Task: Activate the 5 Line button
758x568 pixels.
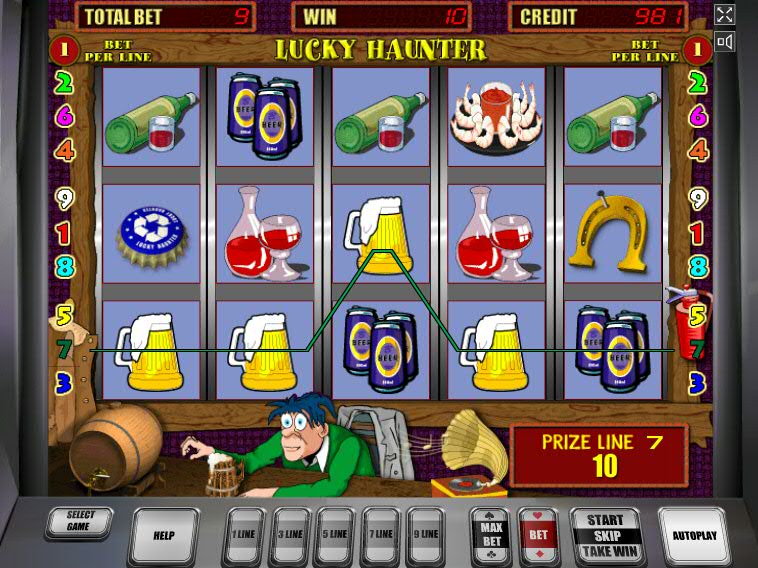Action: point(336,534)
